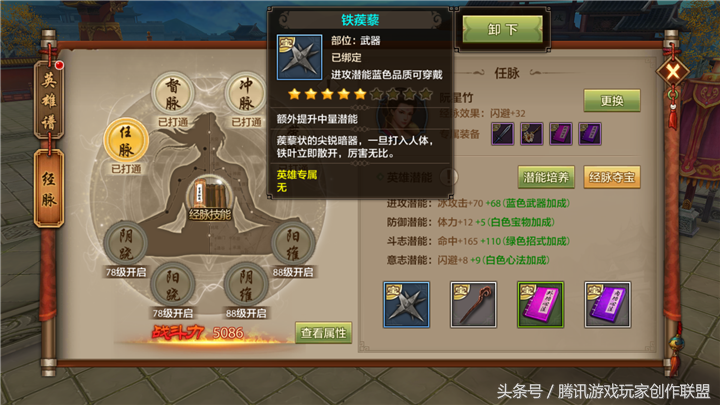Select the highlighted 任脉 meridian node
Screen dimensions: 720x405
126,141
